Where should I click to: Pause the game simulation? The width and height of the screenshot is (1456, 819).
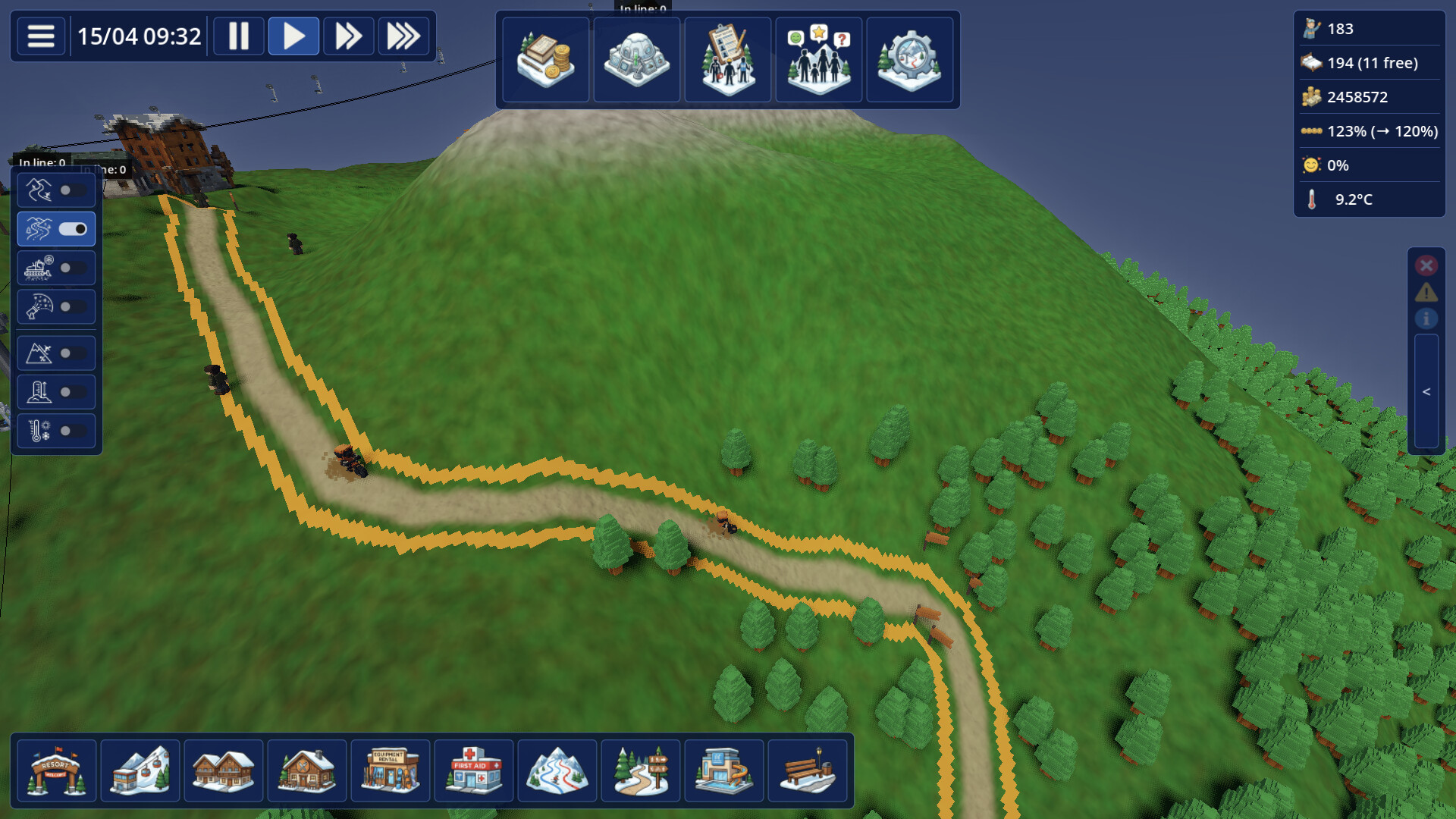pyautogui.click(x=238, y=35)
